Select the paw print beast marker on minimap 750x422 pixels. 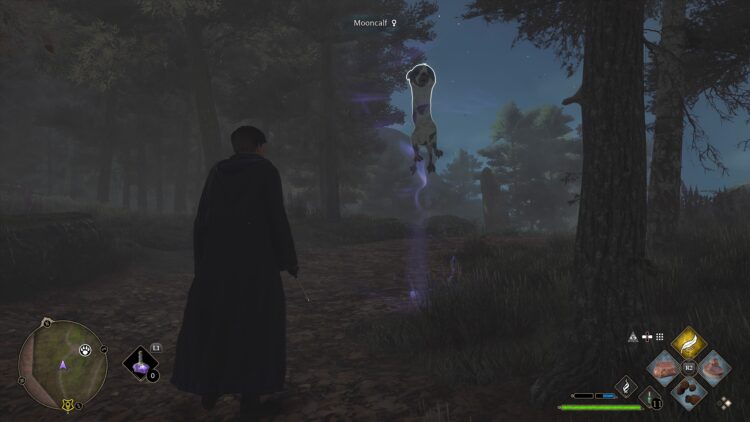[87, 350]
